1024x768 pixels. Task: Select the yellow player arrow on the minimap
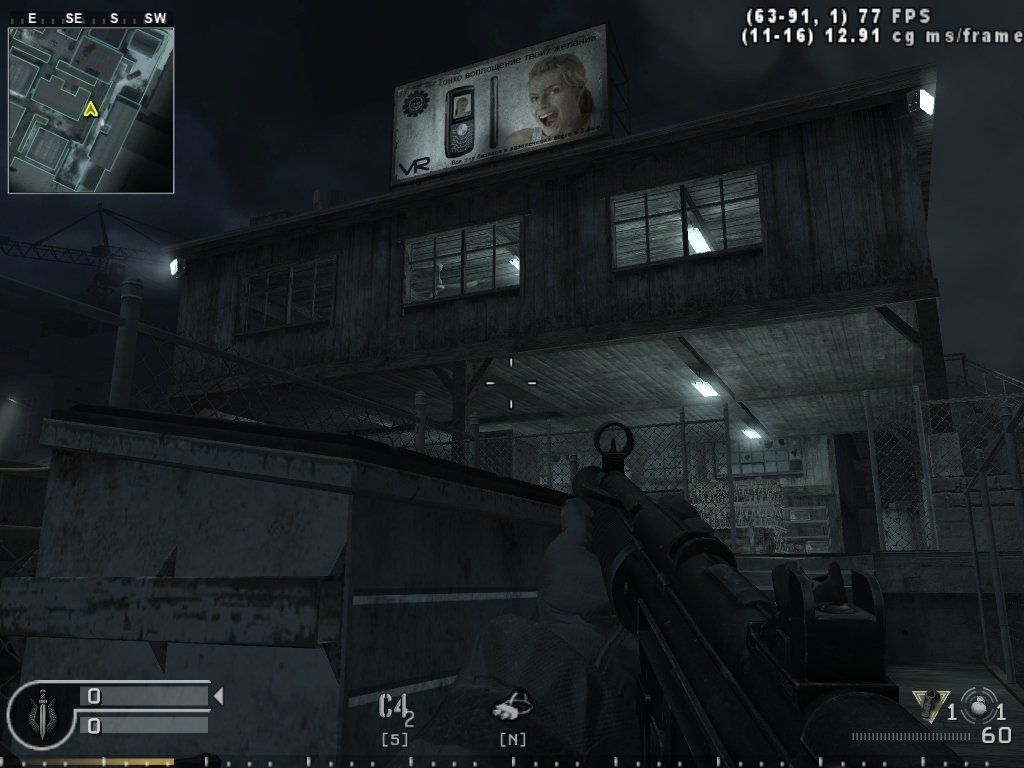pos(91,109)
